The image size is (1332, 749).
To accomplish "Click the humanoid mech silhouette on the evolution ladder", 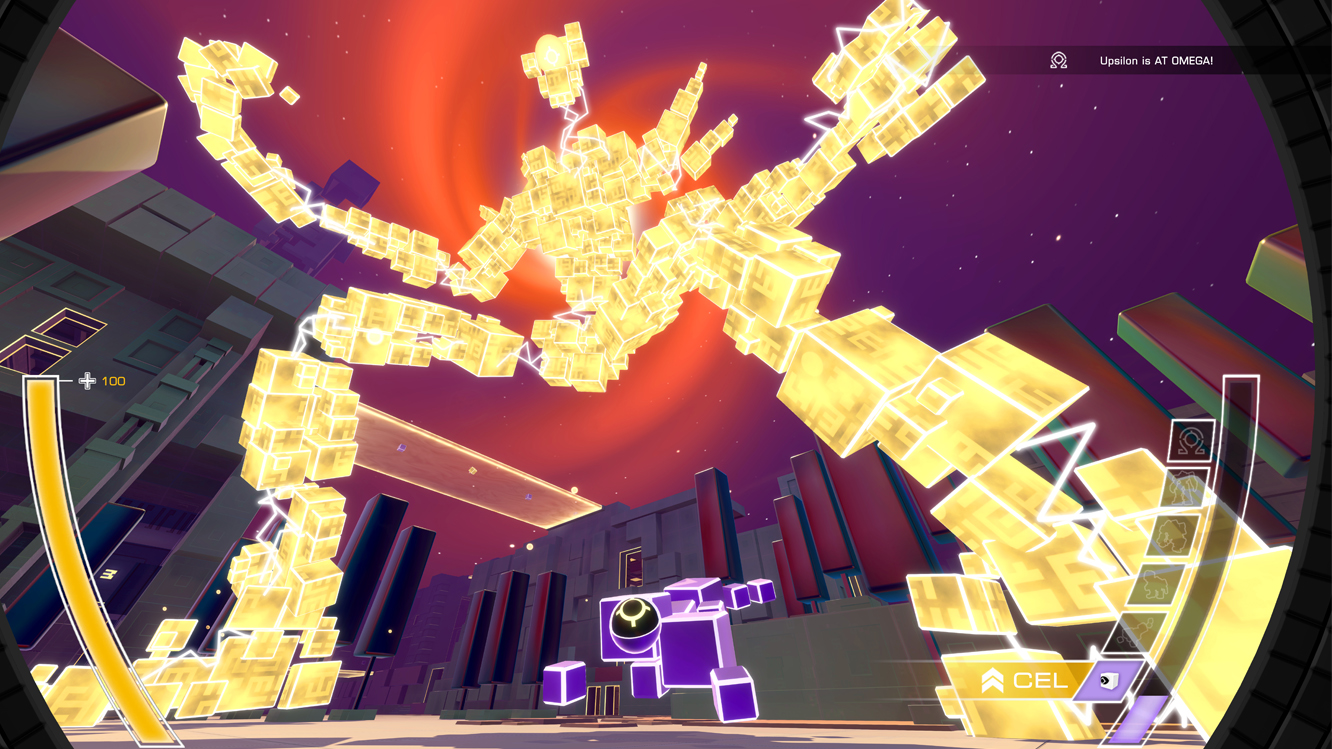I will [1183, 487].
